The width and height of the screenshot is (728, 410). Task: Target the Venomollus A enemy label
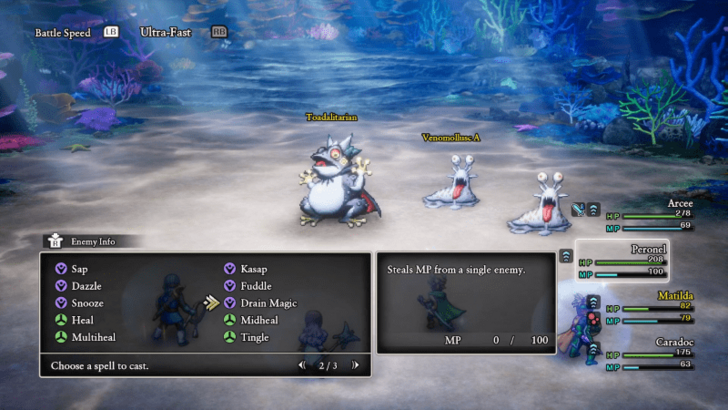point(450,137)
